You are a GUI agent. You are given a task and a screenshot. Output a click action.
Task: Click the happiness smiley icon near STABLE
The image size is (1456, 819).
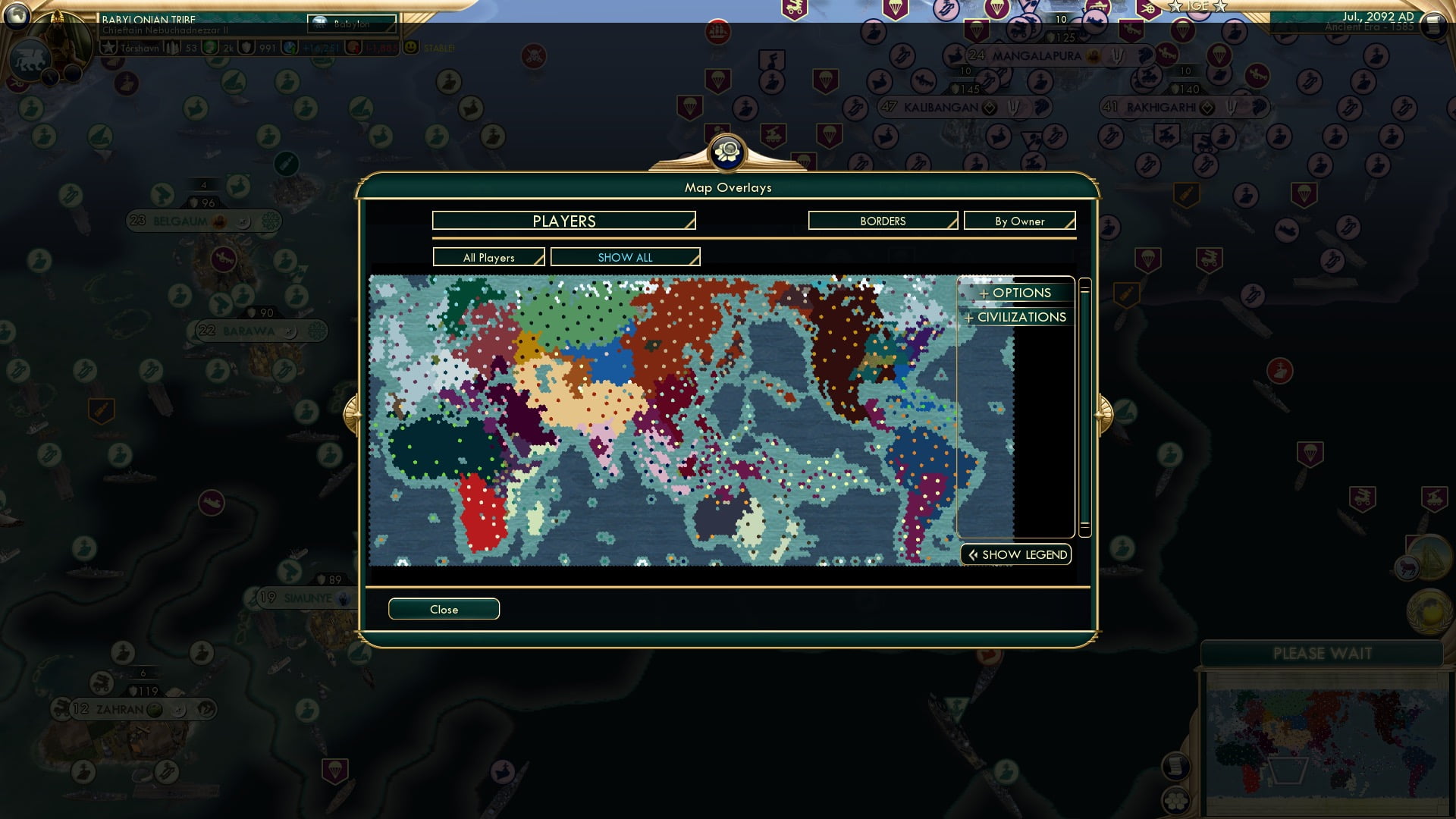[410, 47]
